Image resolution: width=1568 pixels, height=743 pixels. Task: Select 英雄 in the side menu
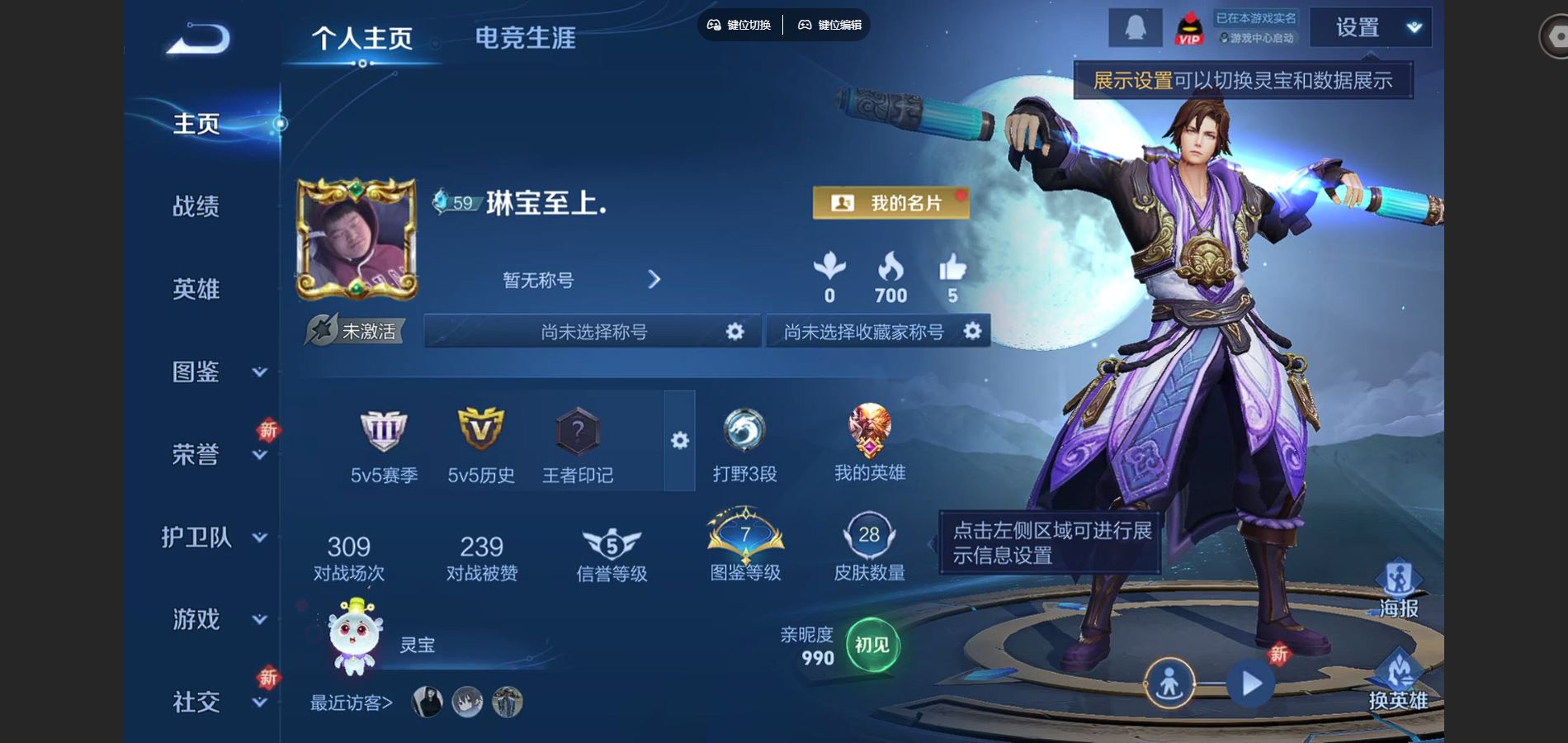tap(196, 289)
